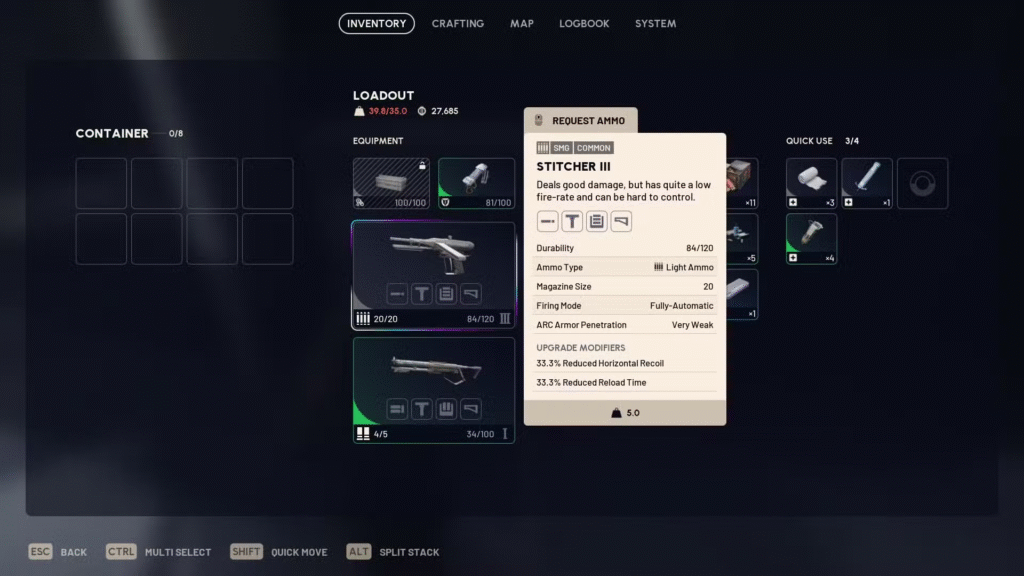Select the quick use syringe item with x1
1024x576 pixels.
coord(866,183)
